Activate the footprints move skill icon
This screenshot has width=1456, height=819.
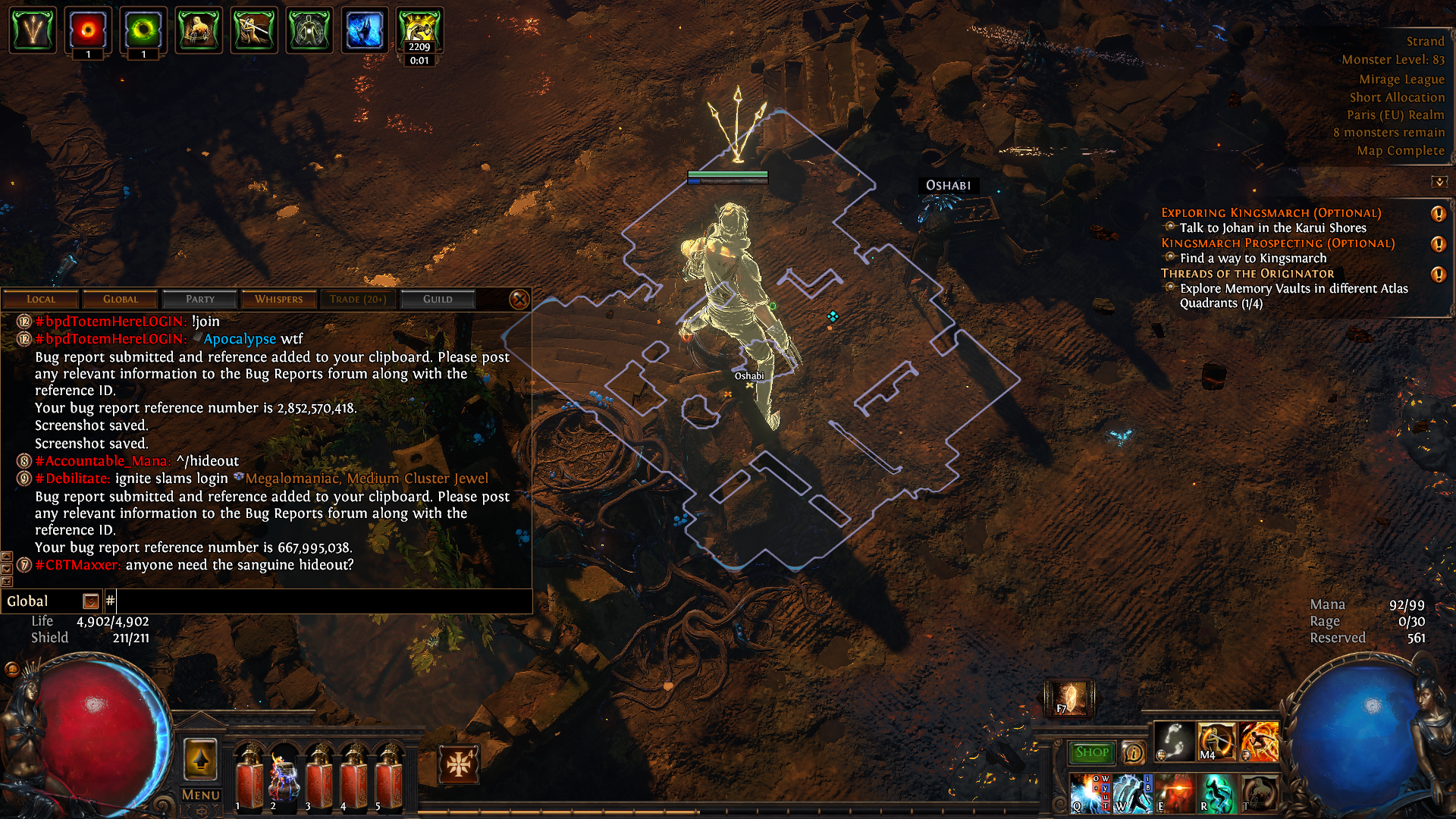point(1174,741)
